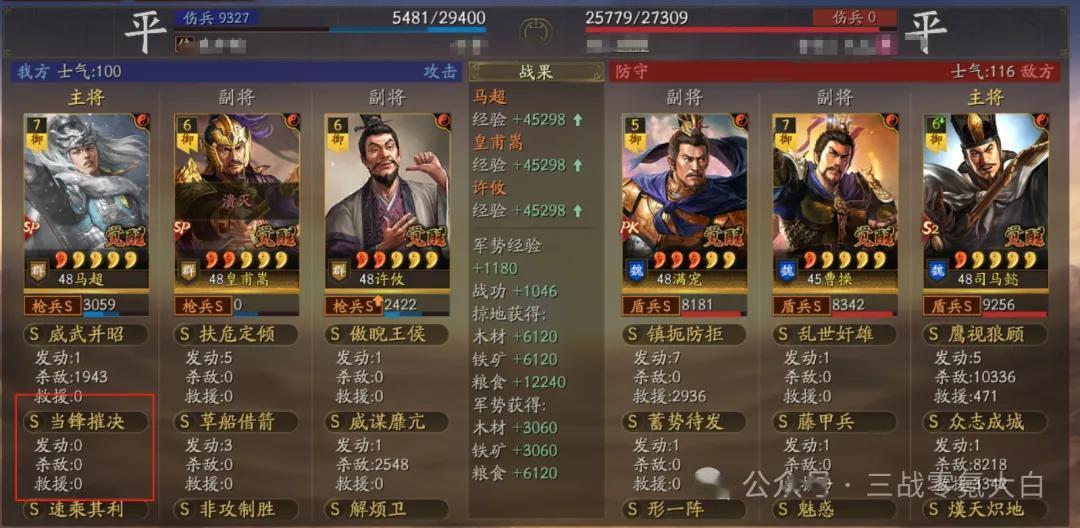Select the 非攻制胜 skill label

(236, 510)
